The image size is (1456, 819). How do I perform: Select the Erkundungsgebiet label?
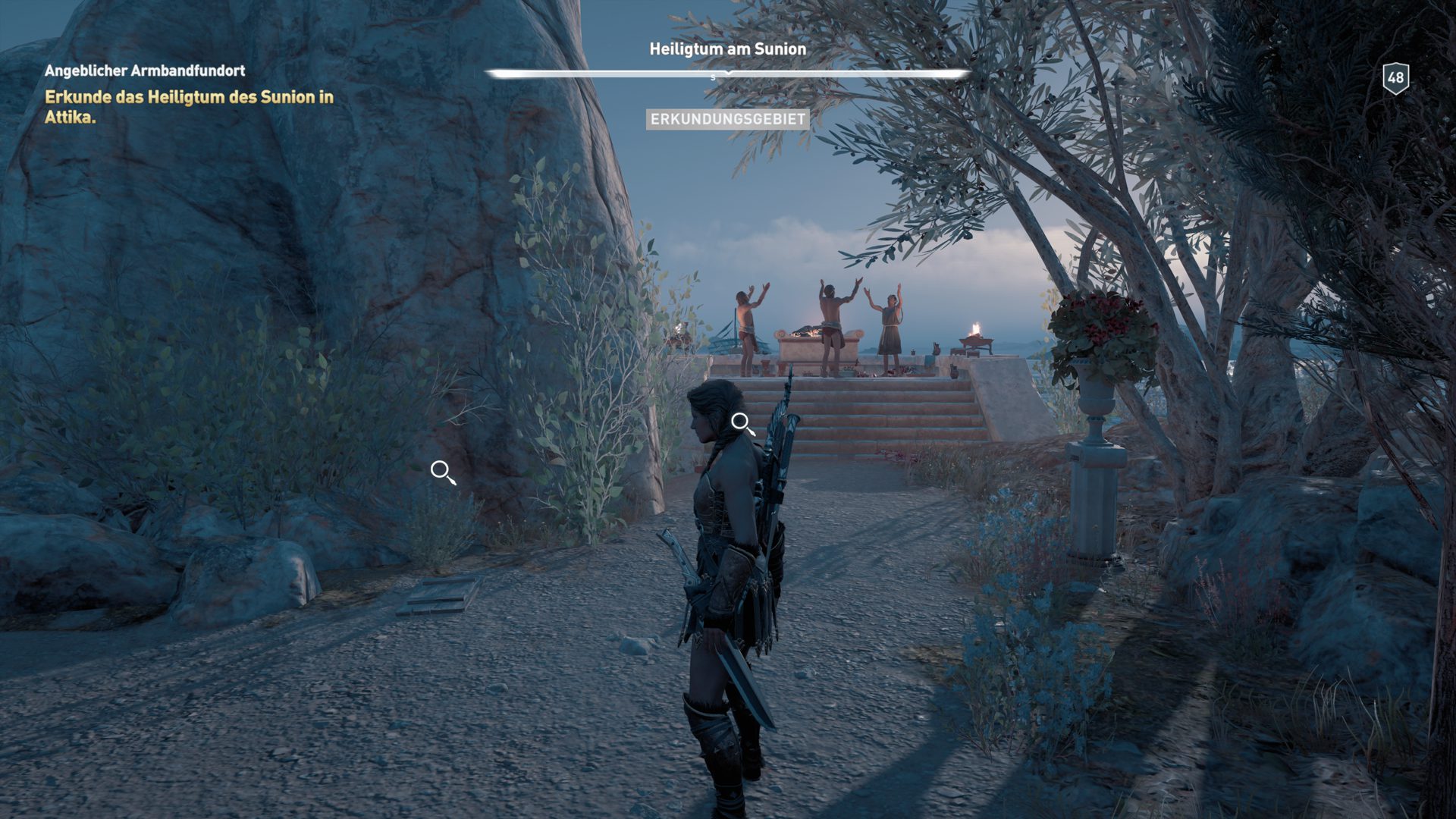point(726,119)
